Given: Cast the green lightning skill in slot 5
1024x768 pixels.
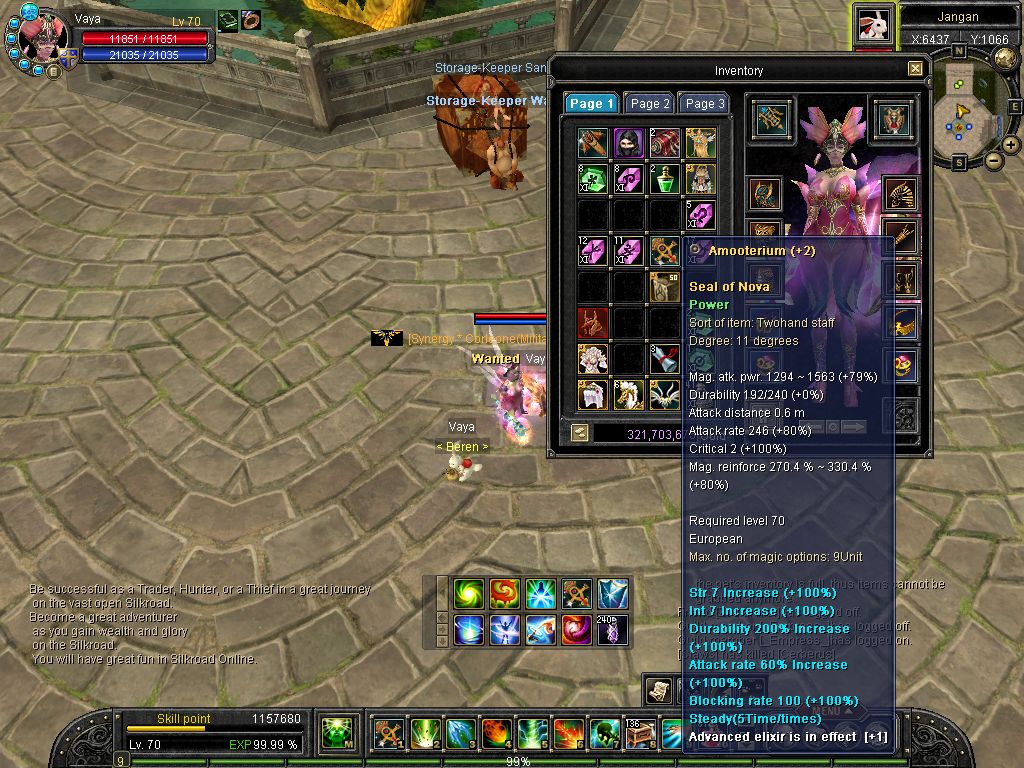Looking at the screenshot, I should pyautogui.click(x=533, y=734).
